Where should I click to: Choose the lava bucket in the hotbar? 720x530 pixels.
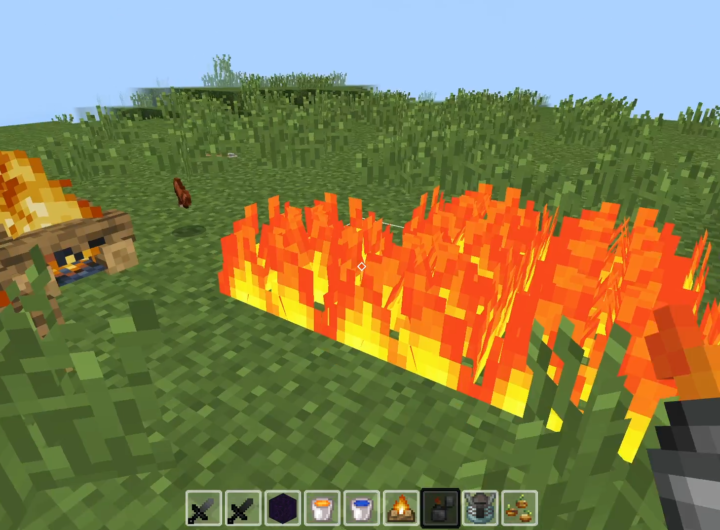[x=322, y=509]
